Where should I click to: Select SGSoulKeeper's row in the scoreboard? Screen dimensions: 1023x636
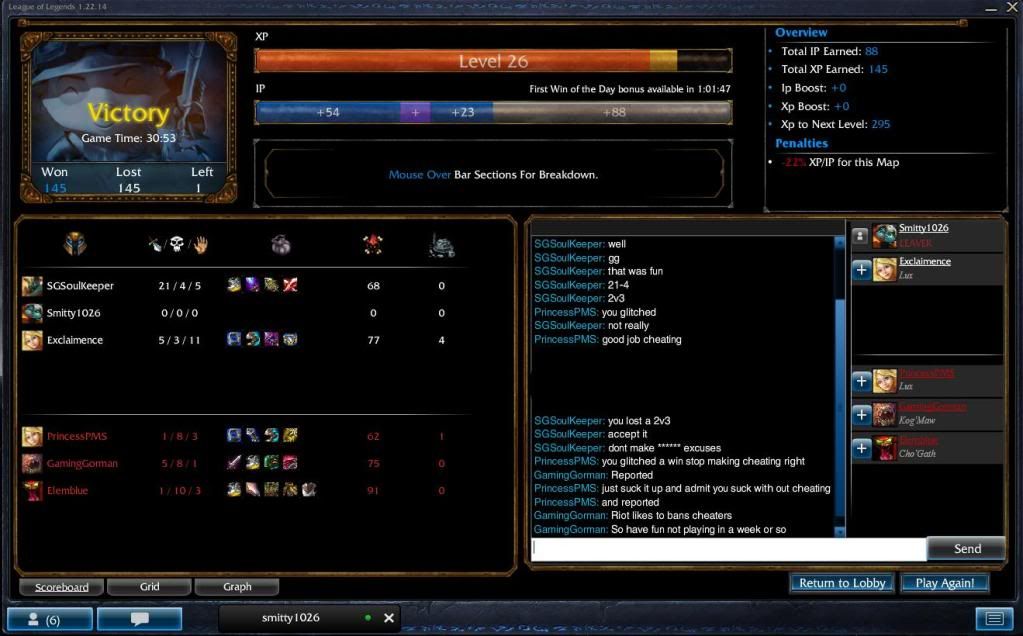[x=80, y=286]
